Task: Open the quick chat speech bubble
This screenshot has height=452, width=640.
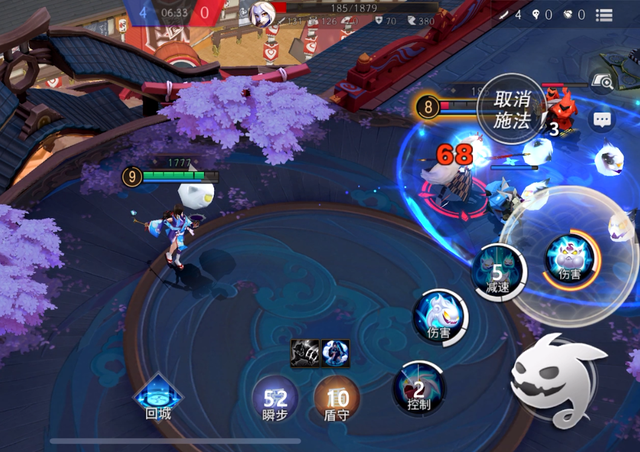Action: point(601,120)
